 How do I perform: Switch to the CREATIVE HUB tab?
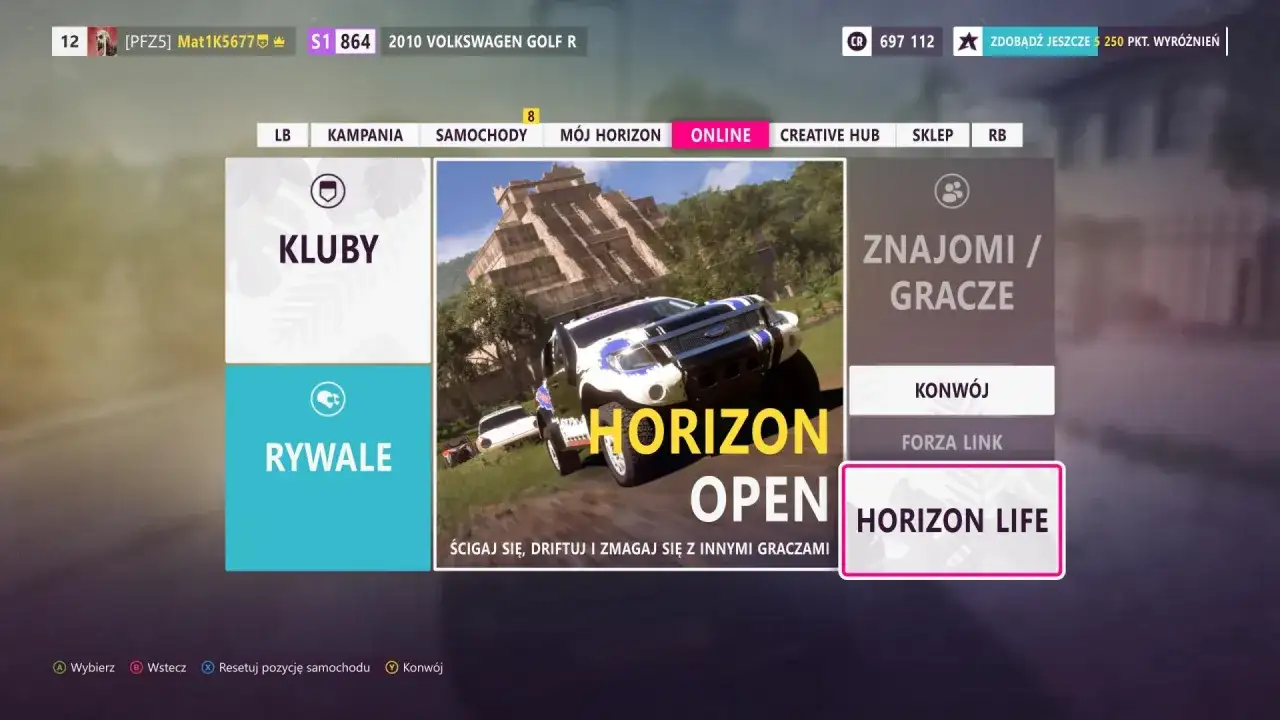point(831,134)
